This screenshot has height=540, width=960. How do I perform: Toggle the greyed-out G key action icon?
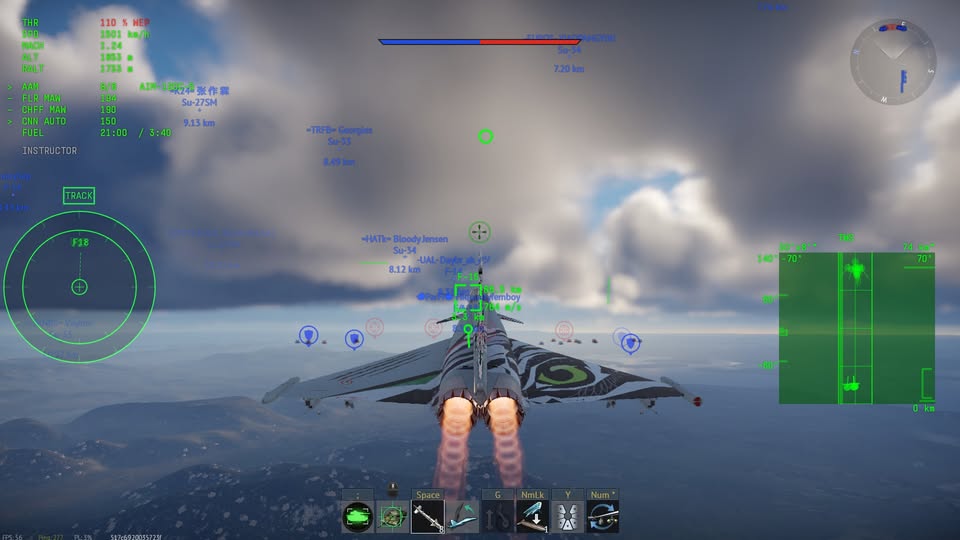497,517
